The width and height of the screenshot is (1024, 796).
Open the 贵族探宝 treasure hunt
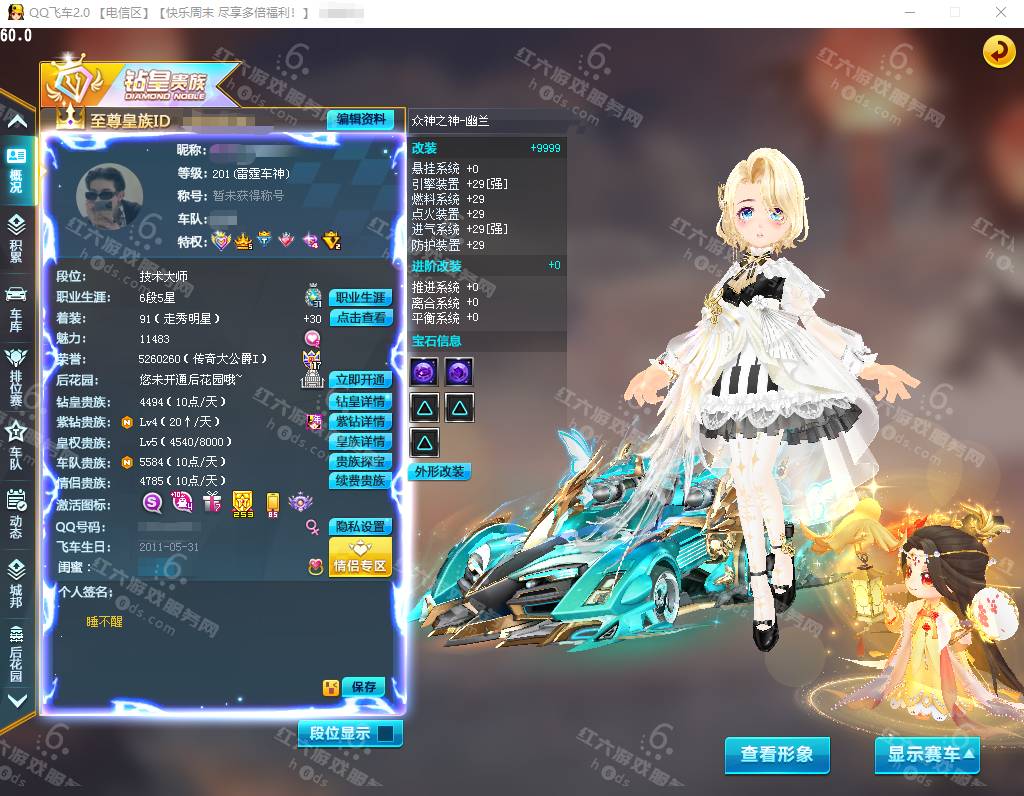pos(360,462)
